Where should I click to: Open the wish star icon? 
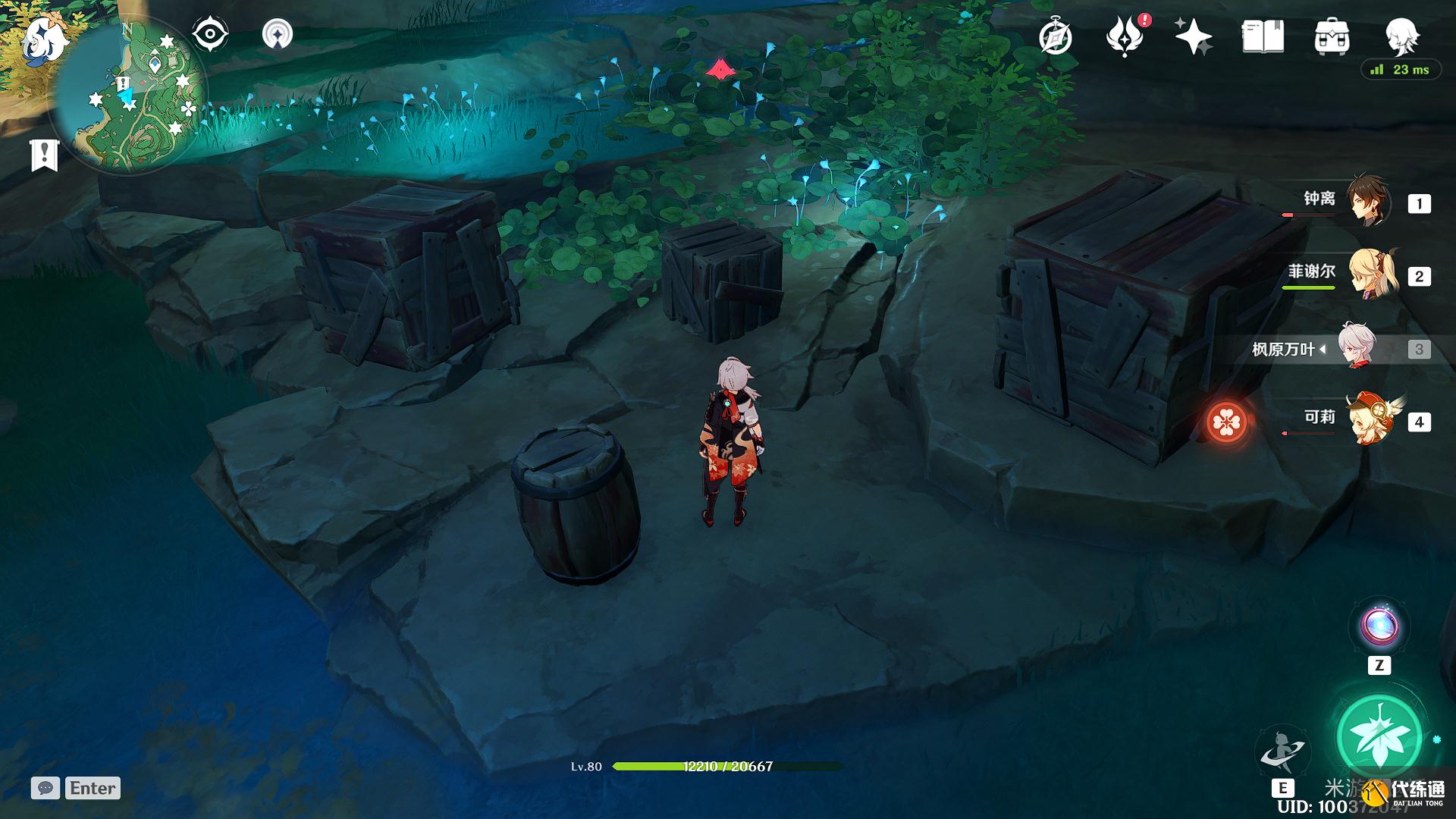[x=1193, y=37]
